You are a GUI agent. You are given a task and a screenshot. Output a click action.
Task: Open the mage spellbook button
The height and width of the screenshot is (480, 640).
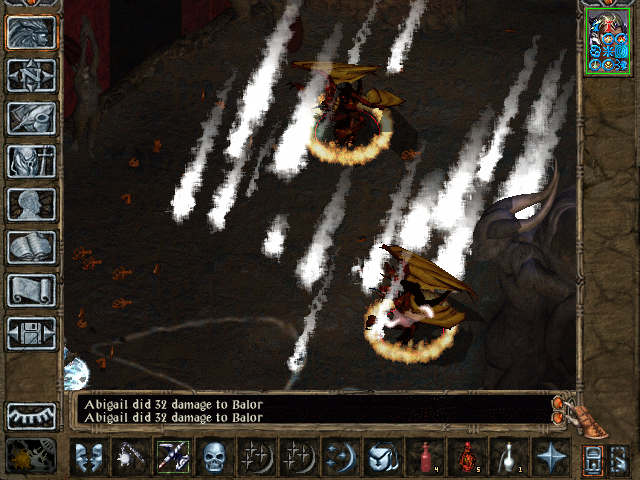[x=32, y=247]
